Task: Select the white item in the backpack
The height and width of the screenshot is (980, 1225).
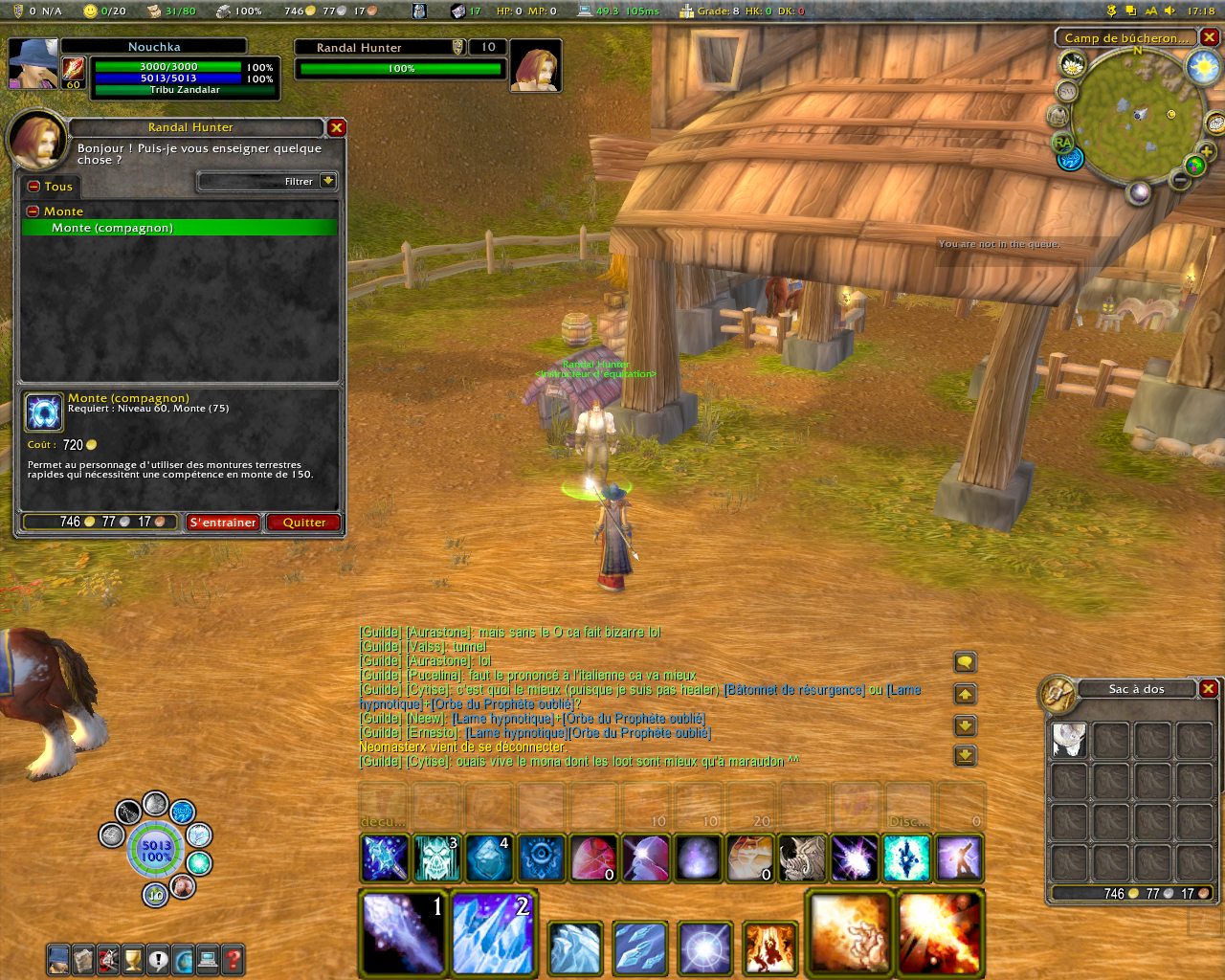Action: (x=1069, y=740)
